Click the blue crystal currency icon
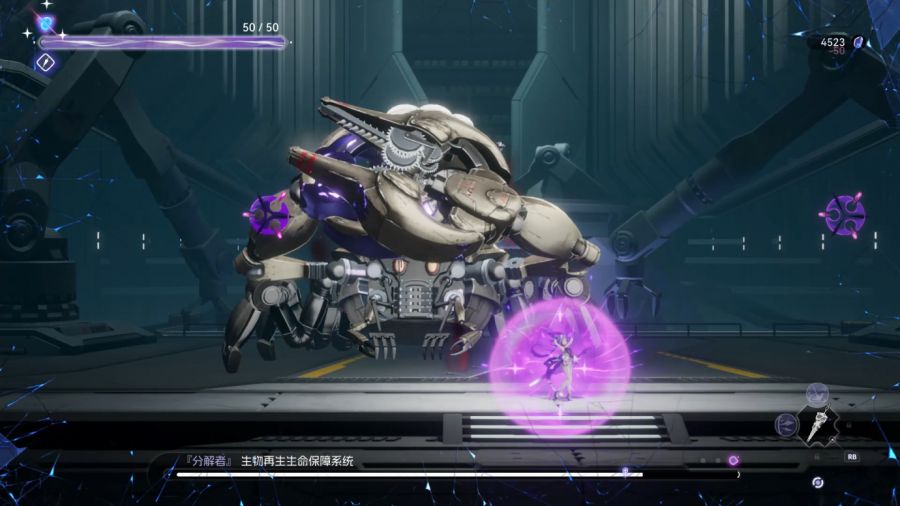The image size is (900, 506). coord(858,42)
